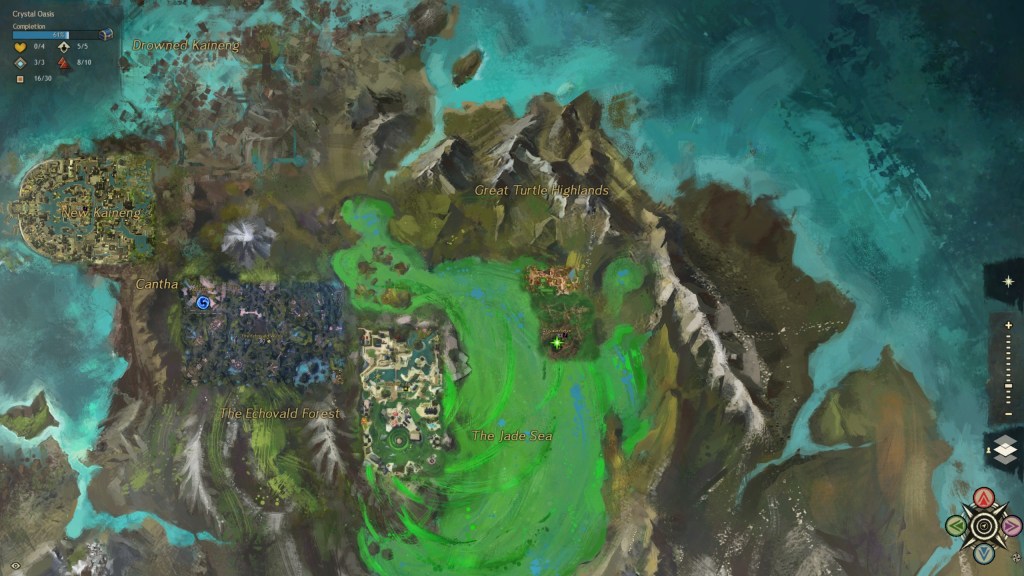Select the blue swirl marker near Cantha
The image size is (1024, 576).
click(x=204, y=301)
